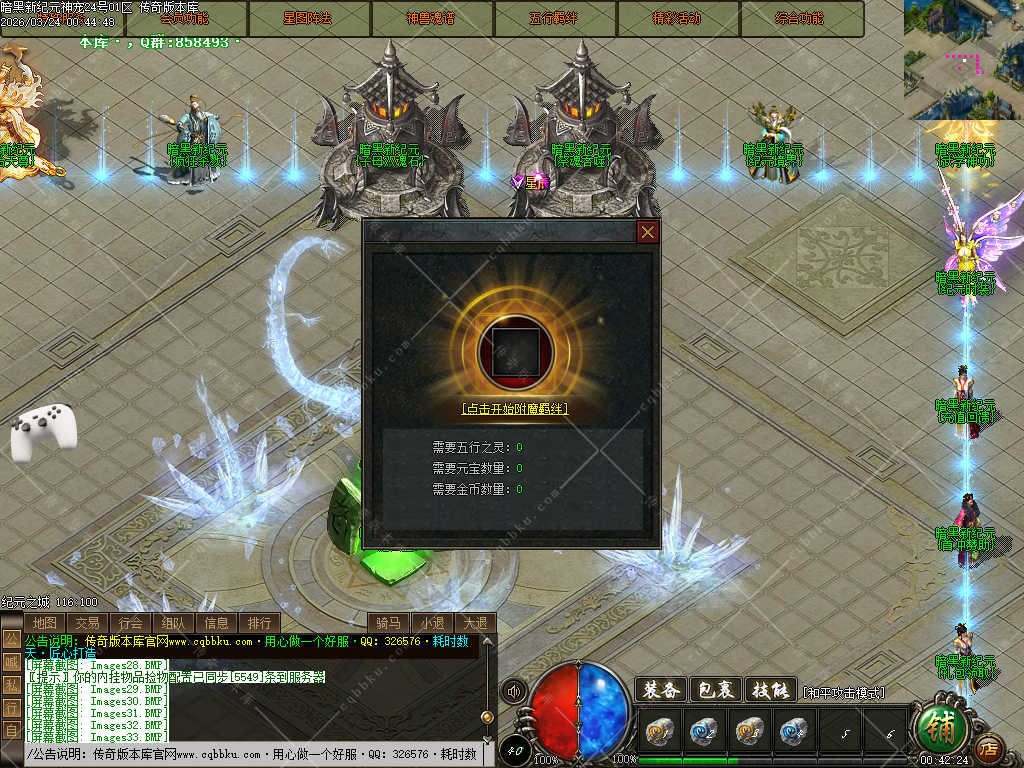Open the 精彩活动 events menu
The width and height of the screenshot is (1024, 768).
678,19
